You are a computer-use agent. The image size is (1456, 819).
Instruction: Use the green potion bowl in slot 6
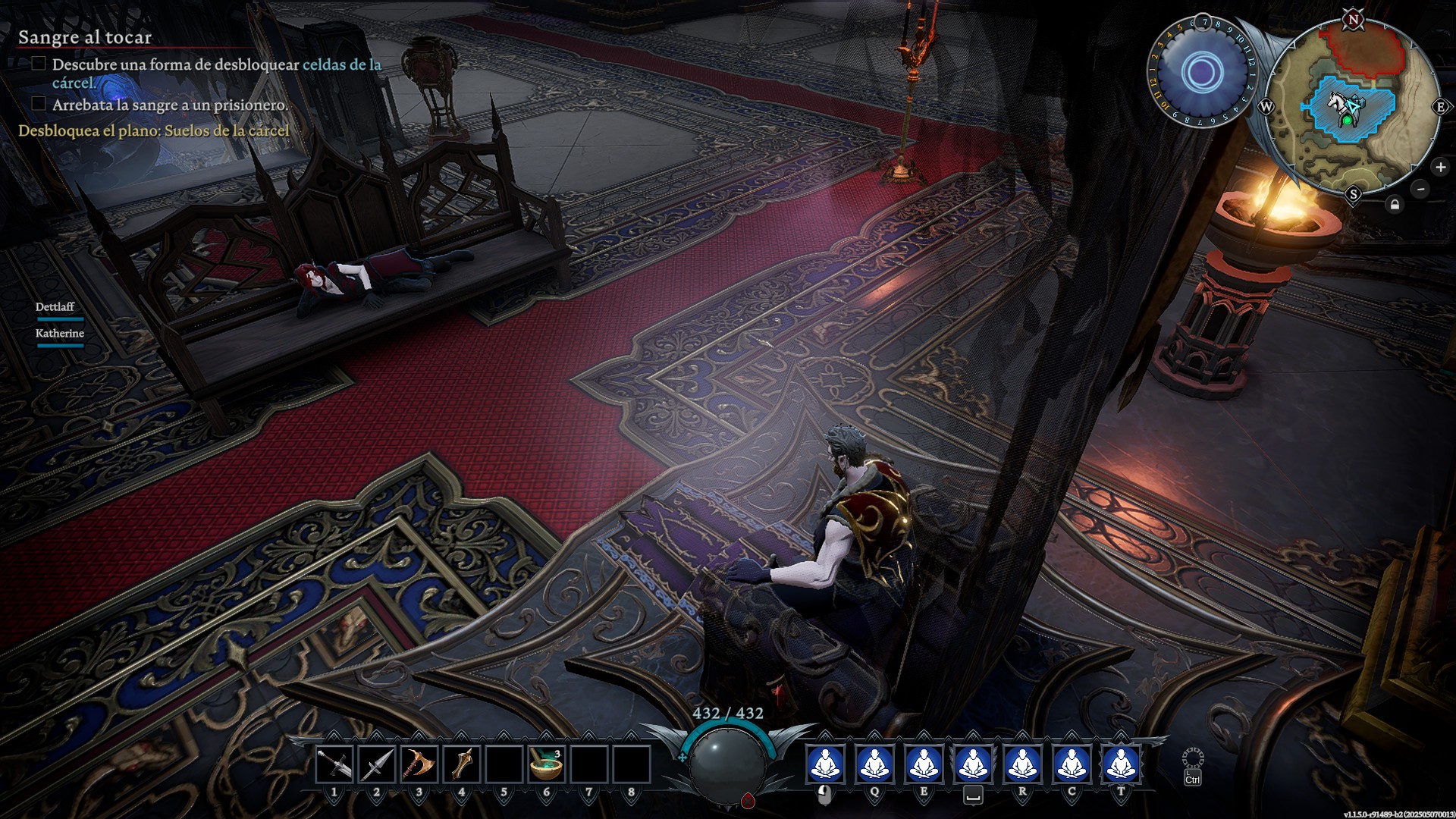point(546,764)
